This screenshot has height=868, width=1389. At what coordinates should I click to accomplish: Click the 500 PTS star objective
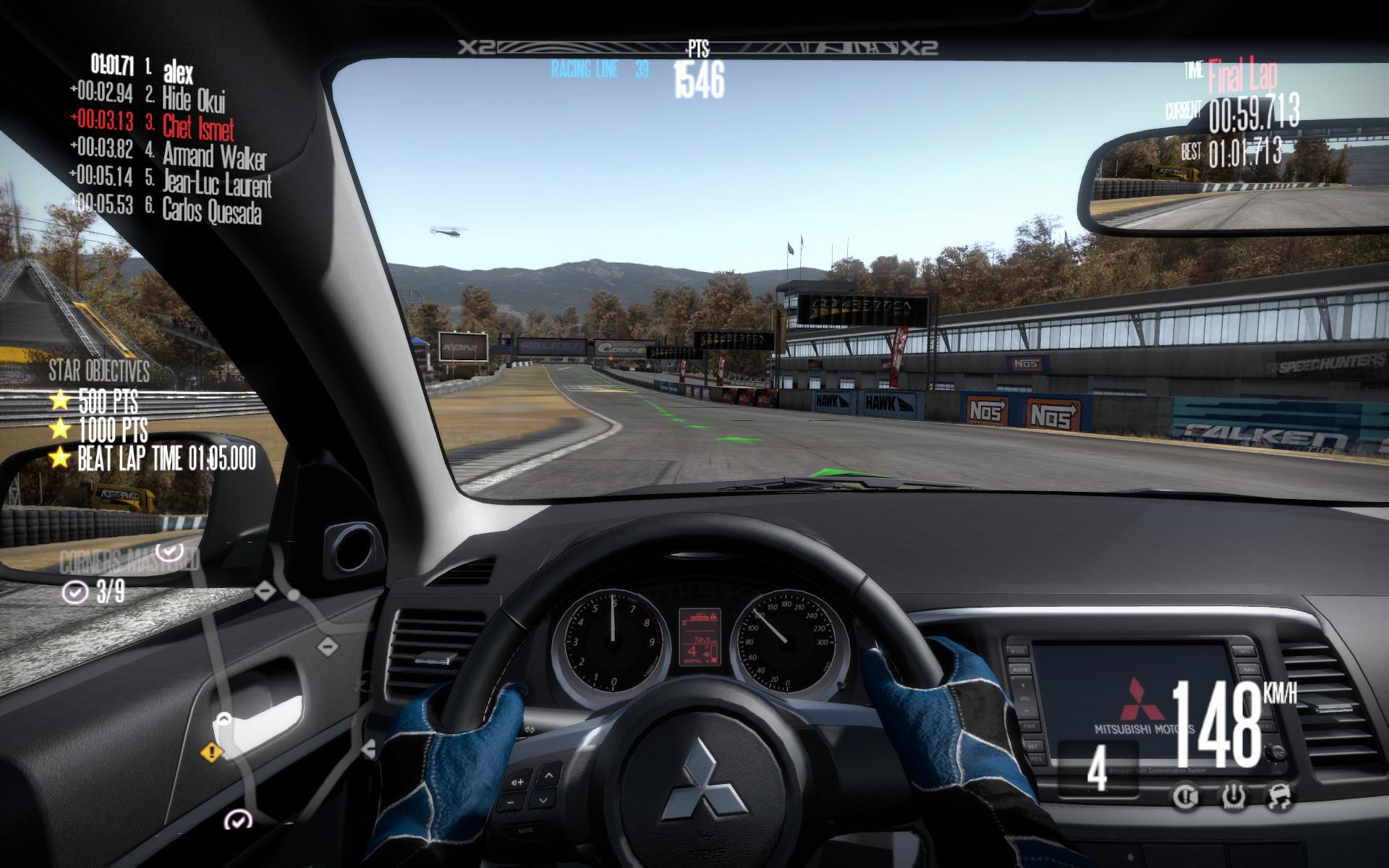(x=107, y=401)
